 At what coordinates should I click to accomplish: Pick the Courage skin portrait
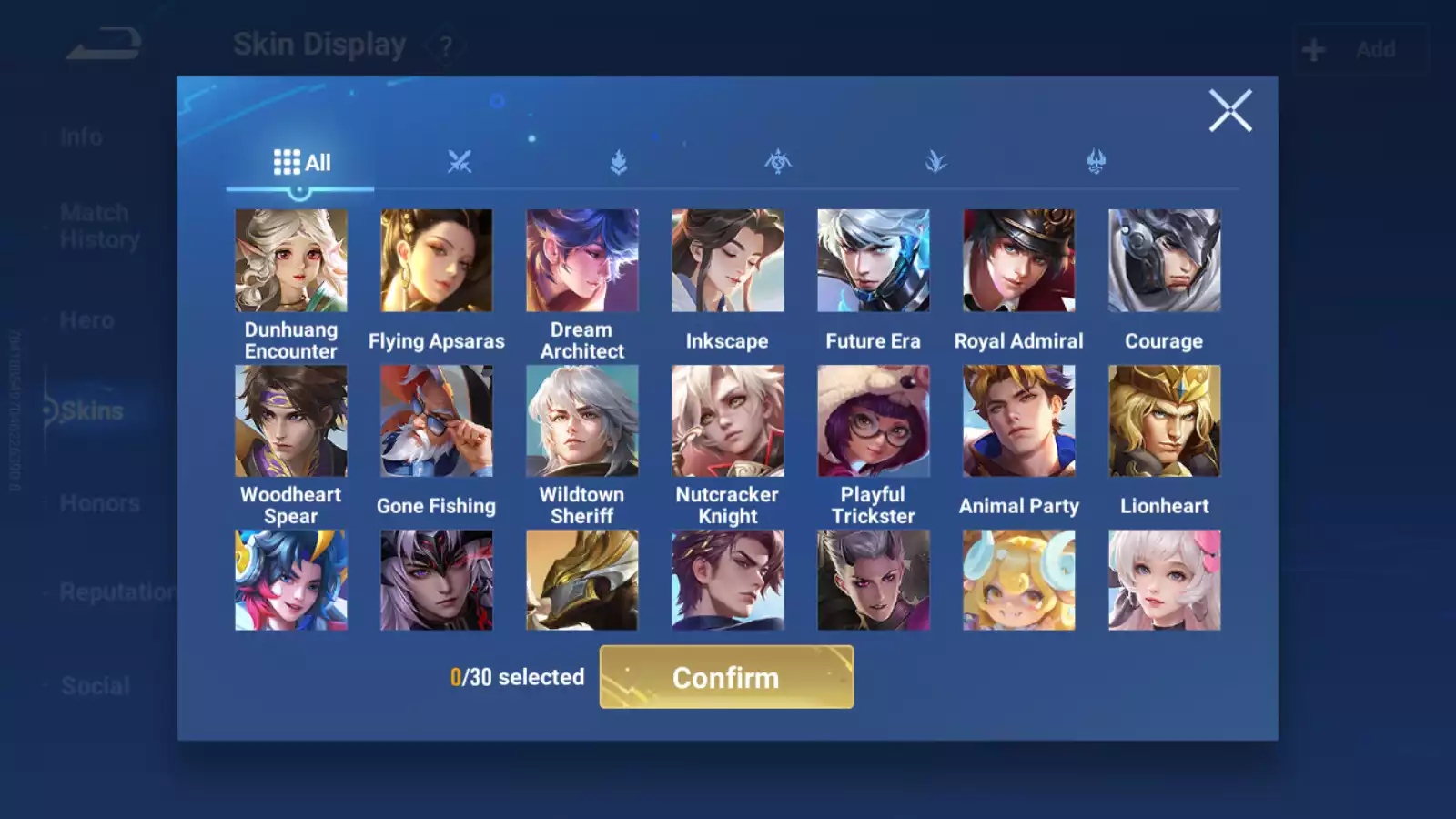pyautogui.click(x=1165, y=261)
